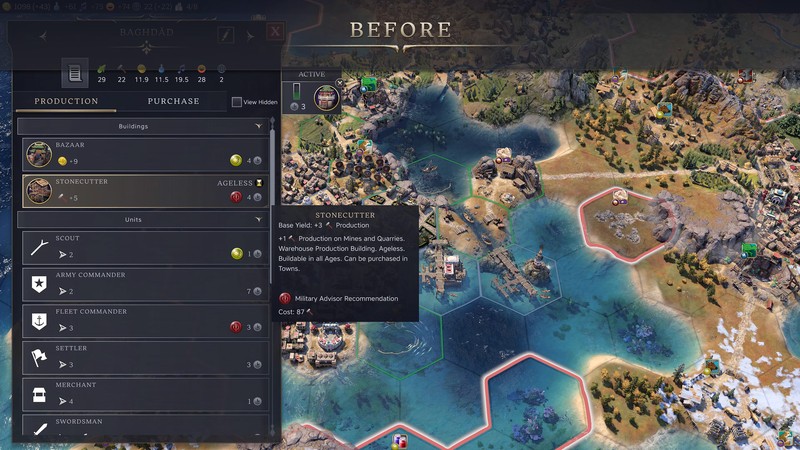The width and height of the screenshot is (800, 450).
Task: Toggle the View Hidden checkbox
Action: click(237, 102)
